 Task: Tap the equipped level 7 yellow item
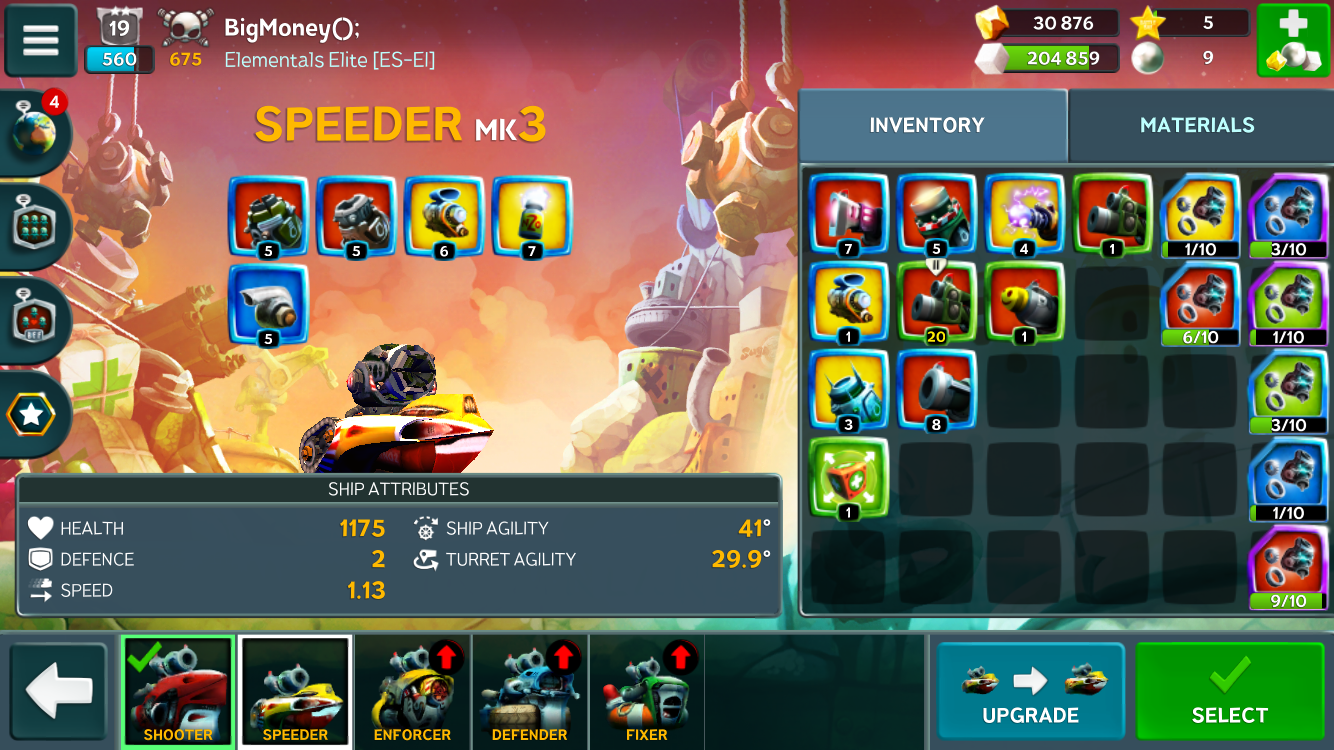[532, 217]
